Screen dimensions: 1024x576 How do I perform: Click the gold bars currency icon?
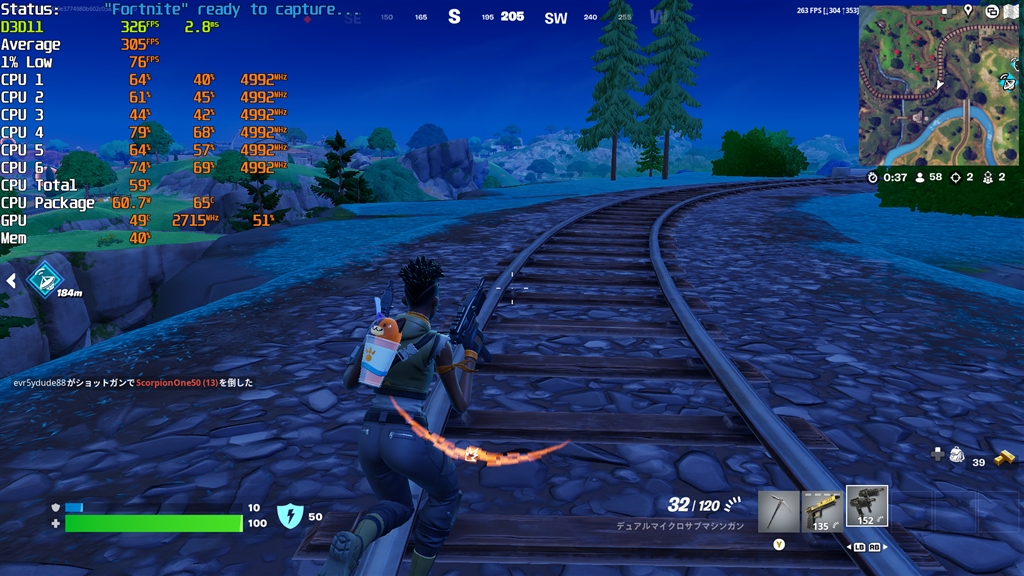(x=1004, y=458)
